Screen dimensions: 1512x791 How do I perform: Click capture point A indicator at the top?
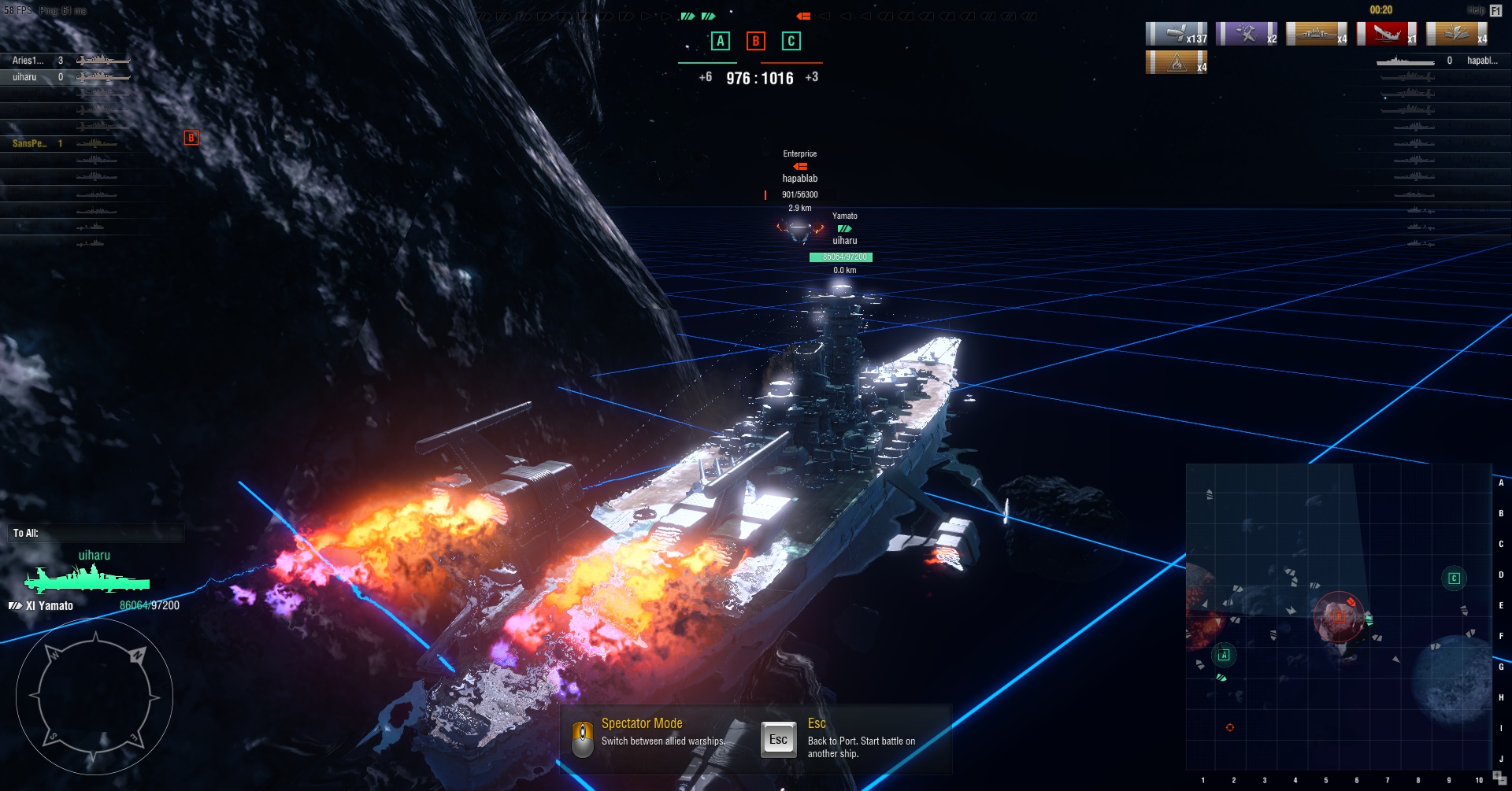click(720, 41)
